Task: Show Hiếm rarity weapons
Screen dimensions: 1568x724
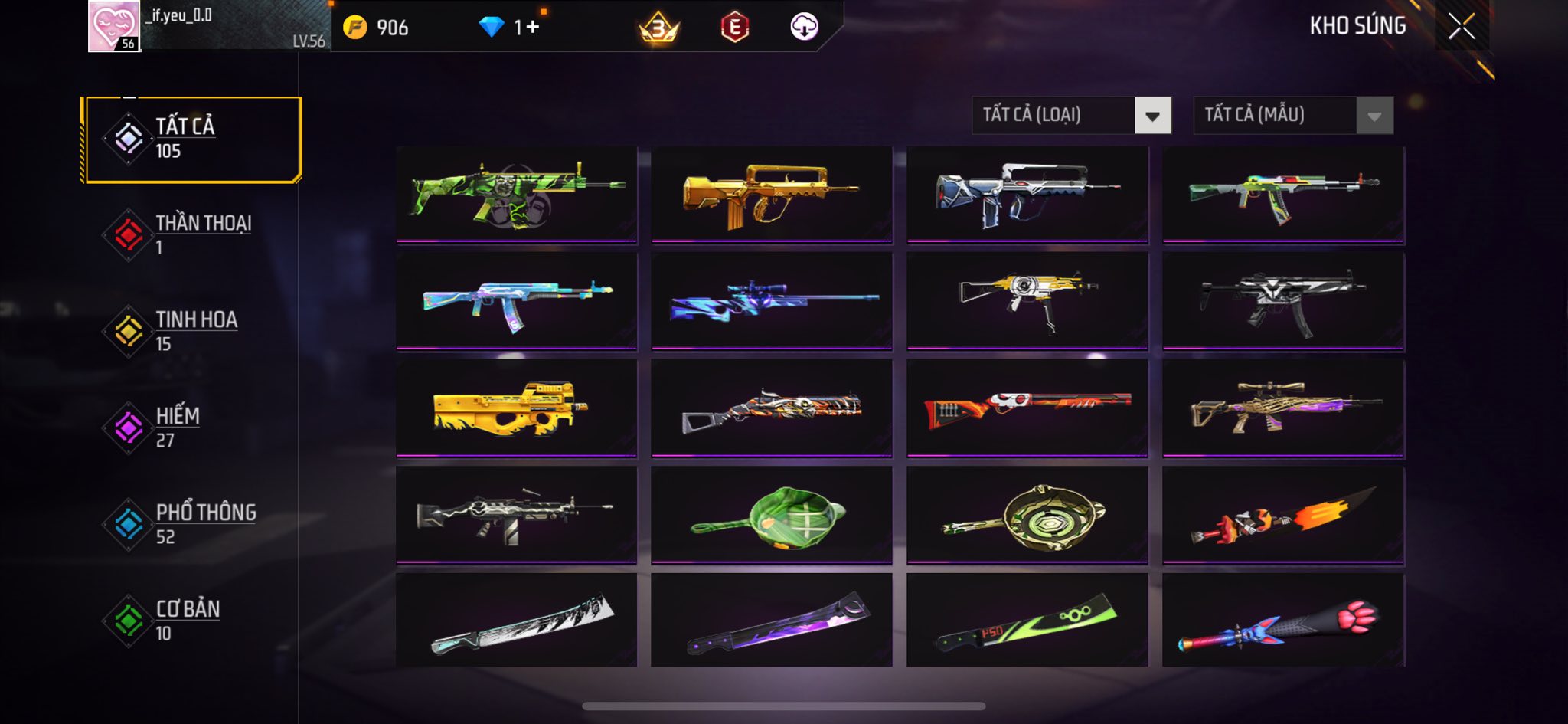Action: coord(191,428)
